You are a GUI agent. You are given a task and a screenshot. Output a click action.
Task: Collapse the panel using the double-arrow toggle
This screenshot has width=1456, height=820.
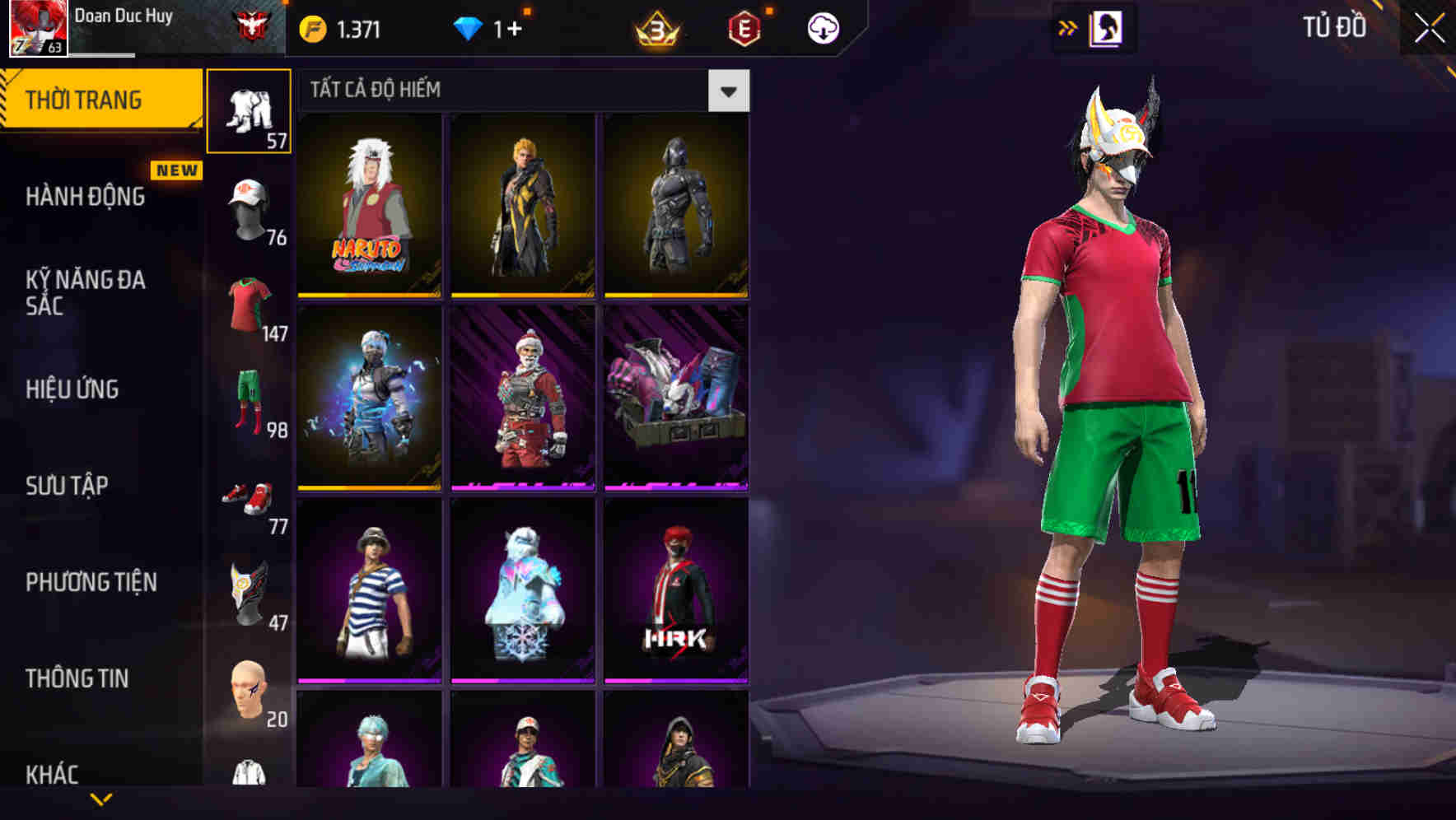click(1069, 26)
